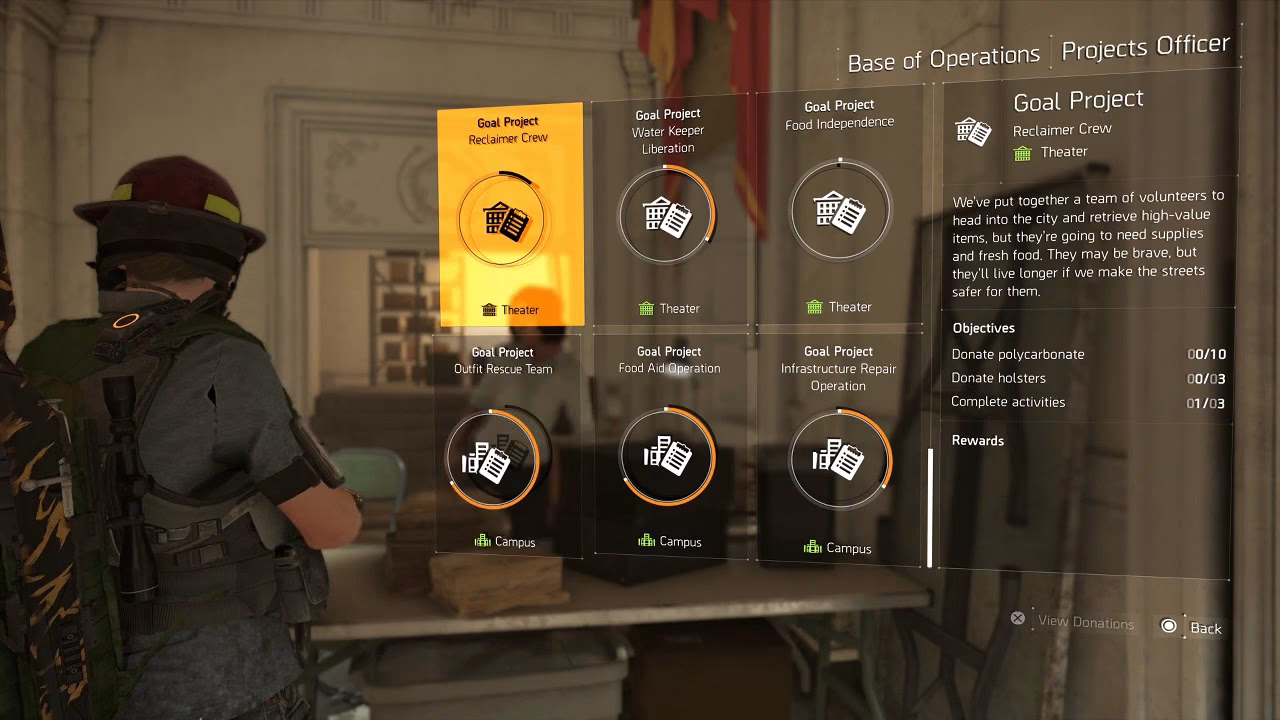
Task: Open the Food Independence project icon
Action: (840, 210)
